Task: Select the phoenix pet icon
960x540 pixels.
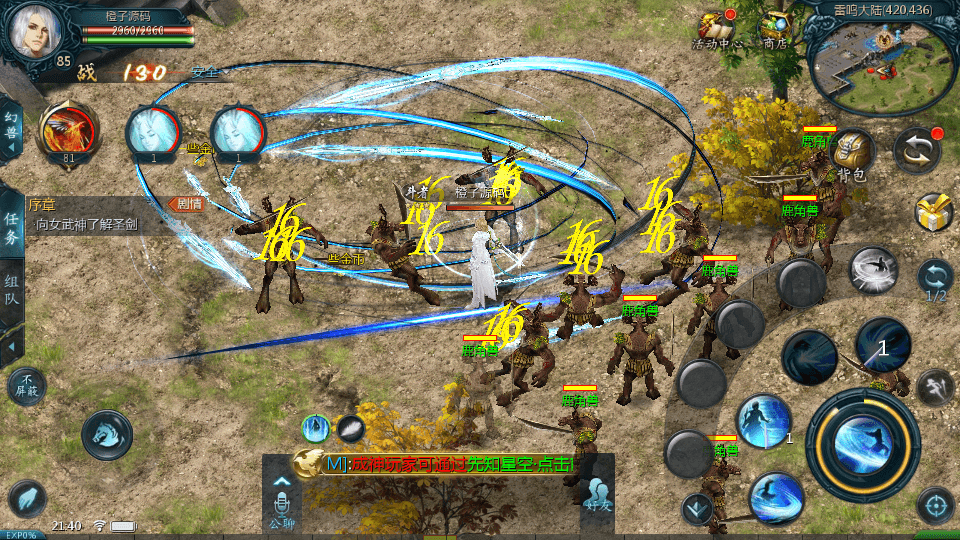Action: point(68,133)
